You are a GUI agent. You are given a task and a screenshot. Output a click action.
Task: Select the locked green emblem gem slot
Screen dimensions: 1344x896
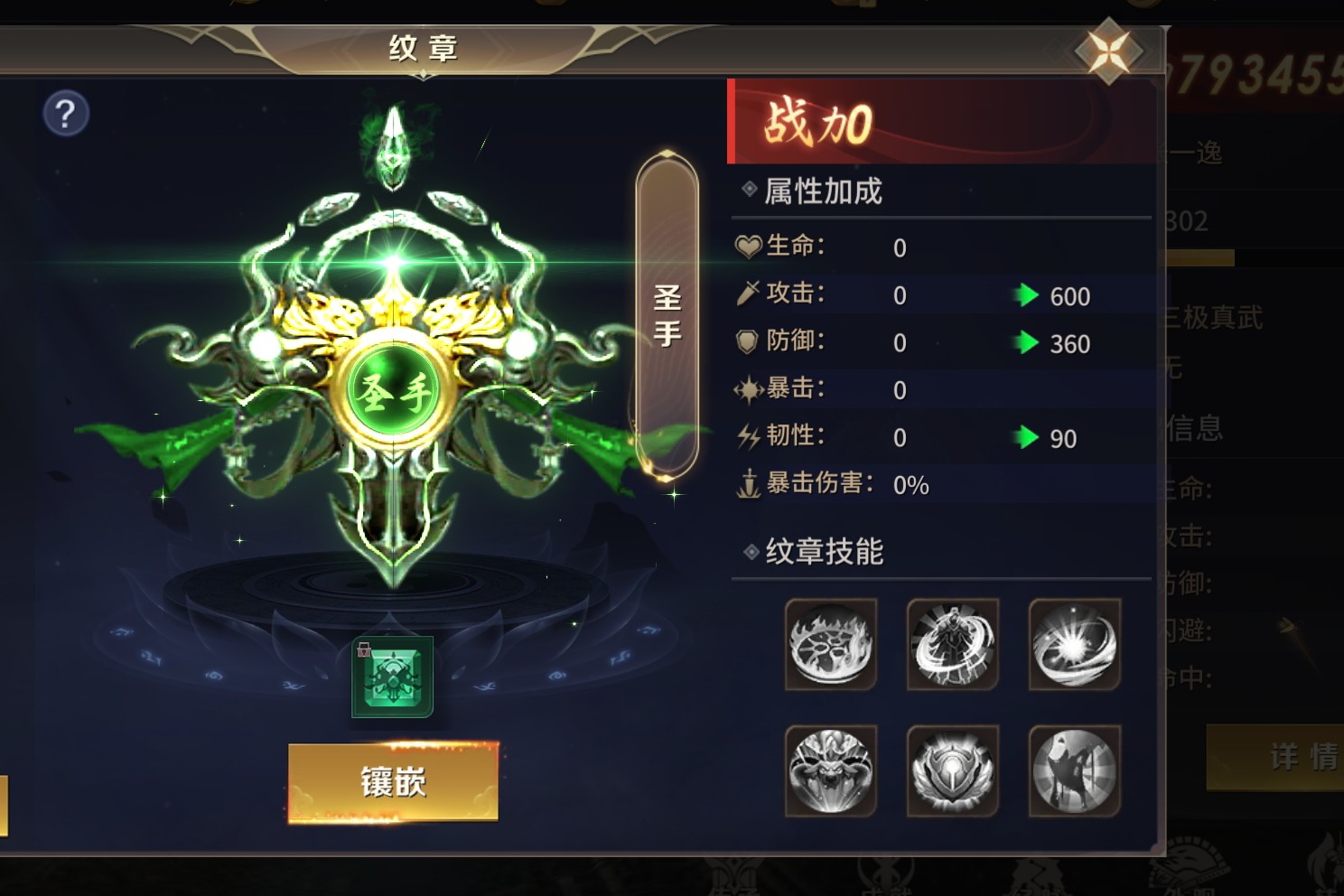coord(393,677)
